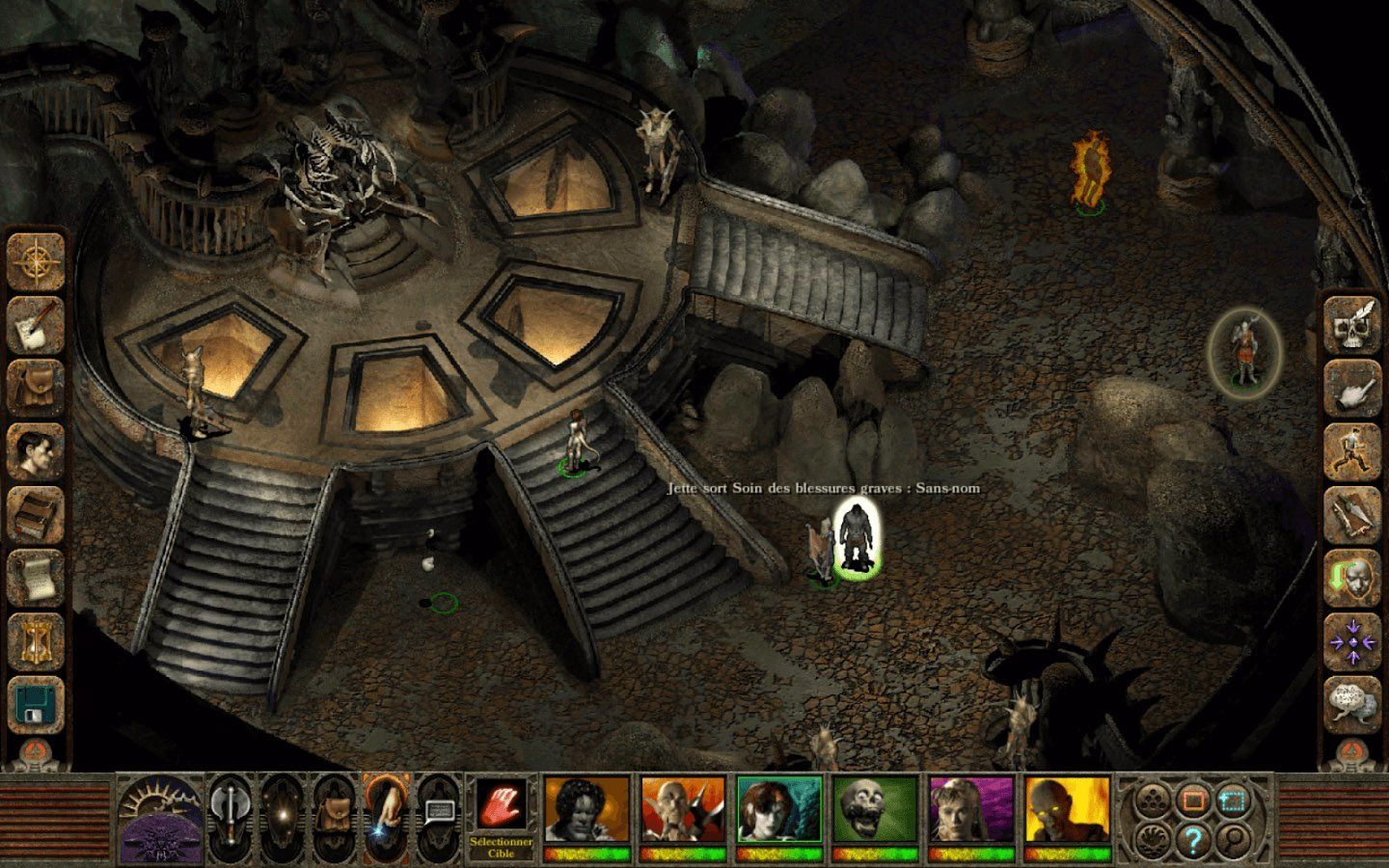Open the priest scroll icon

37,579
